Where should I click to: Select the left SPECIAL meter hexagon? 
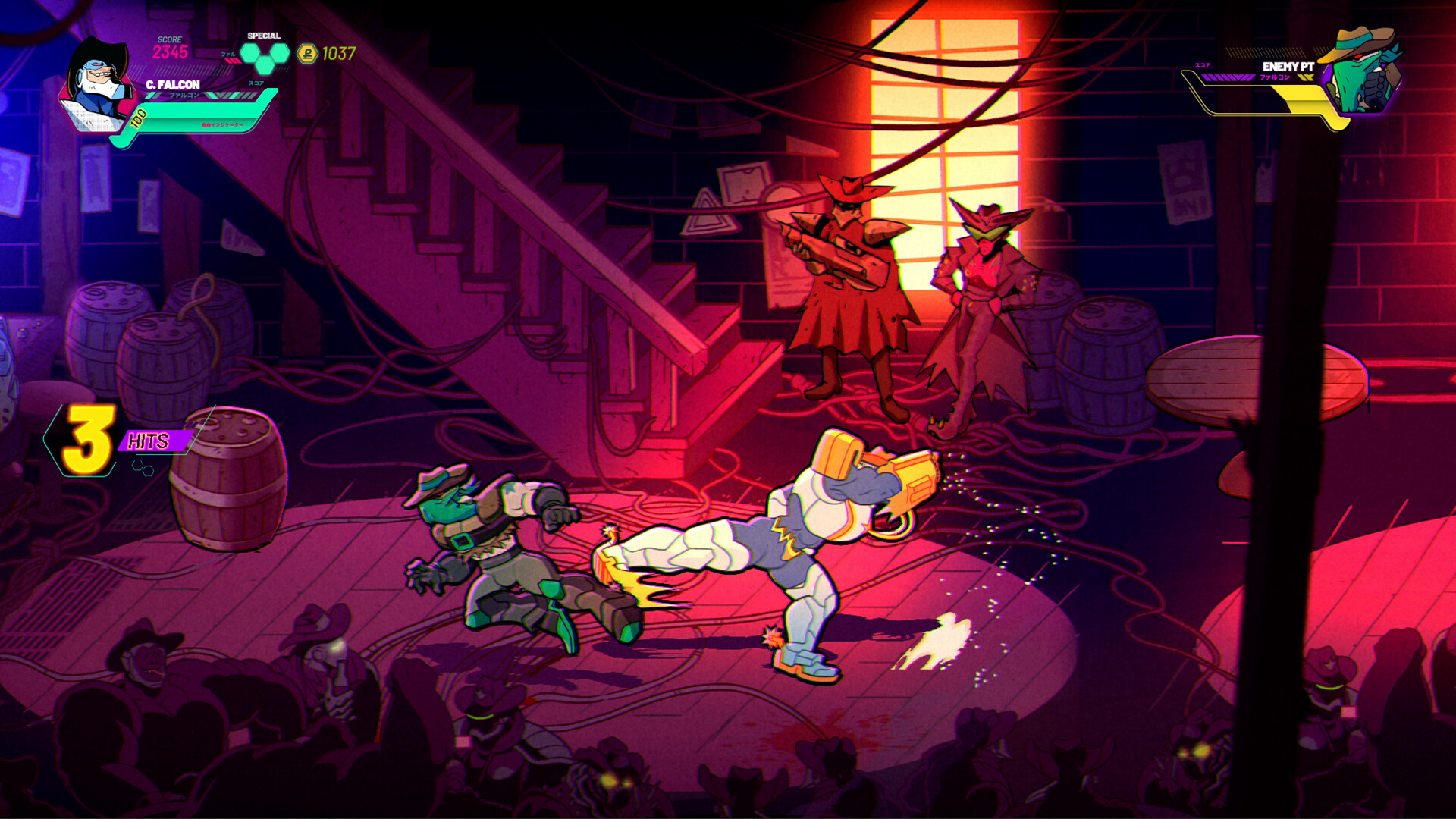tap(249, 54)
